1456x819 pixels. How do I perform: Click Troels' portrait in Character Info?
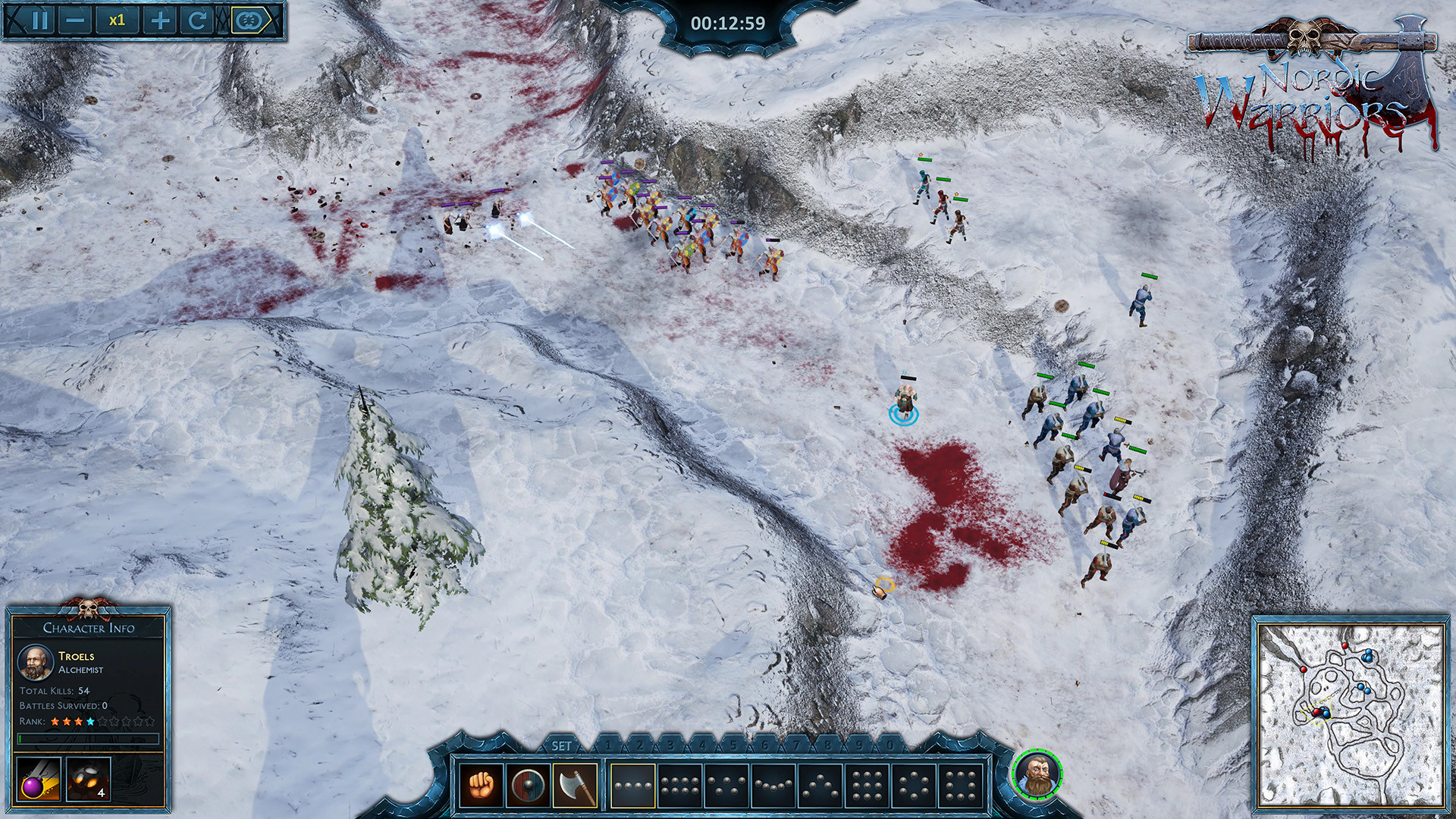36,664
